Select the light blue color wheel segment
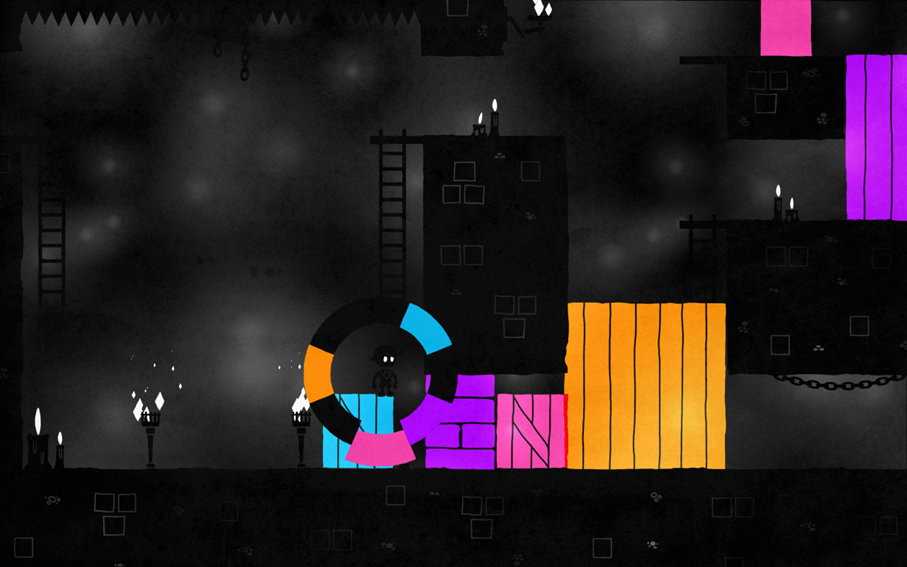 click(425, 327)
